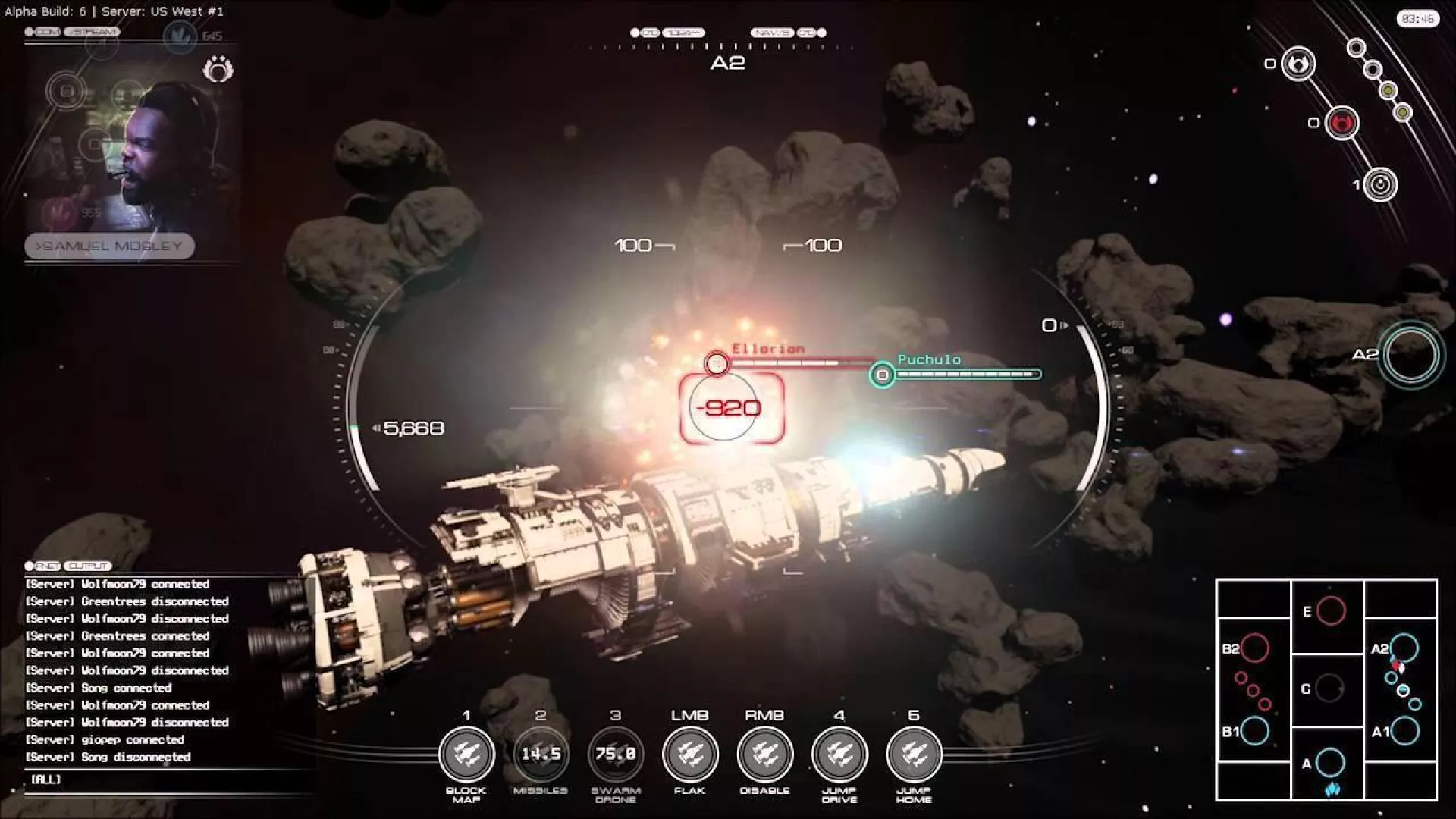1456x819 pixels.
Task: Click the red team emblem icon
Action: [1341, 123]
